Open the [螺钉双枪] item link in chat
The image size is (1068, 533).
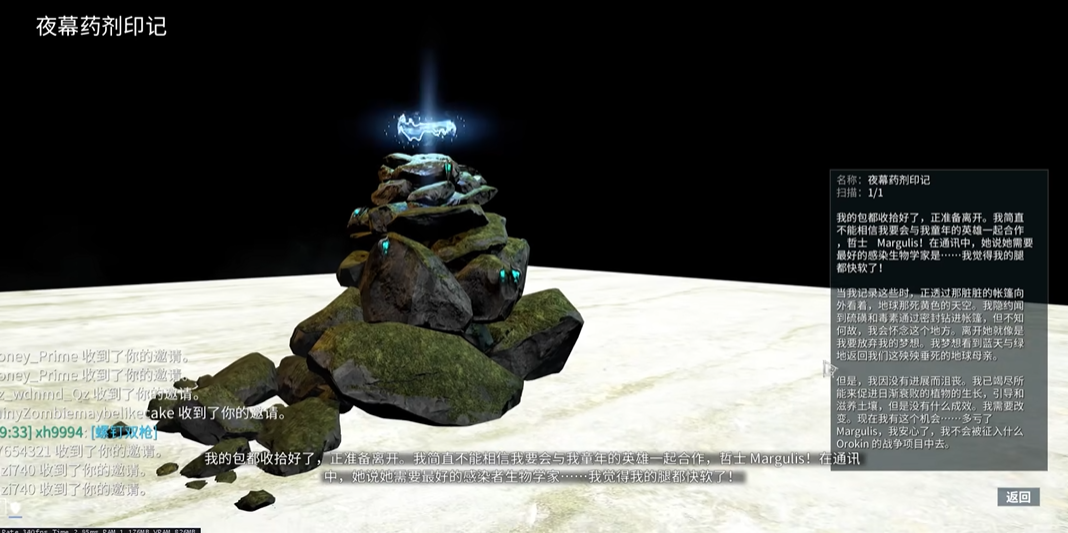(x=123, y=432)
